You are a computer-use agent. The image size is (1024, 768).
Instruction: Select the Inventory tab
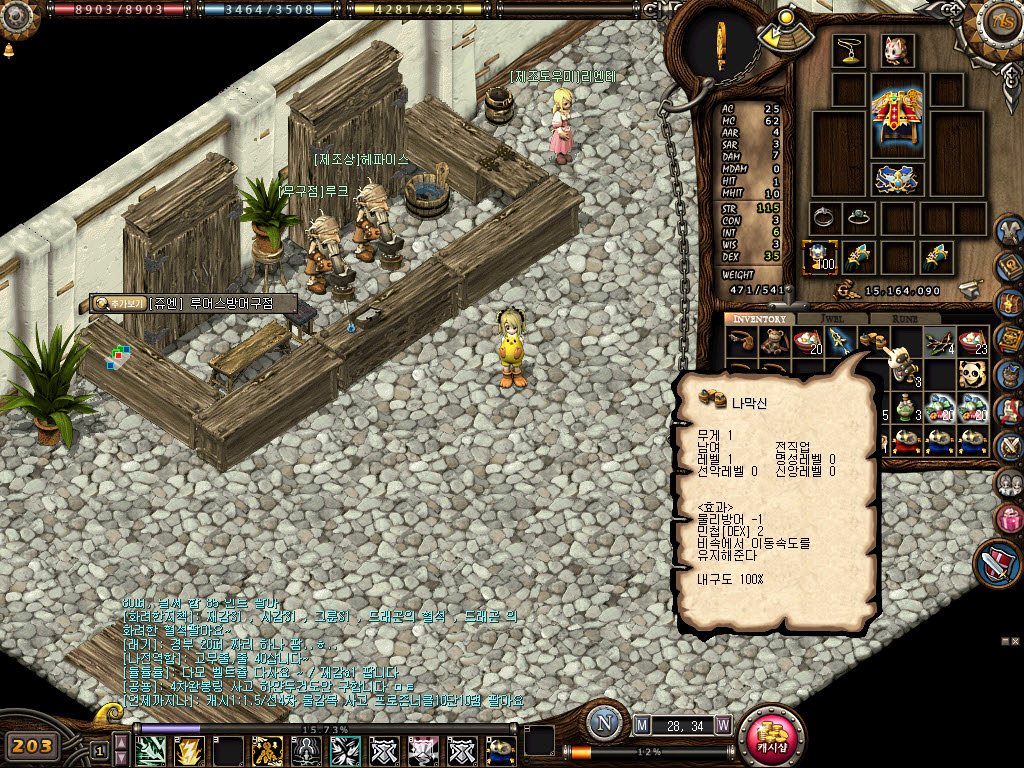pyautogui.click(x=760, y=319)
